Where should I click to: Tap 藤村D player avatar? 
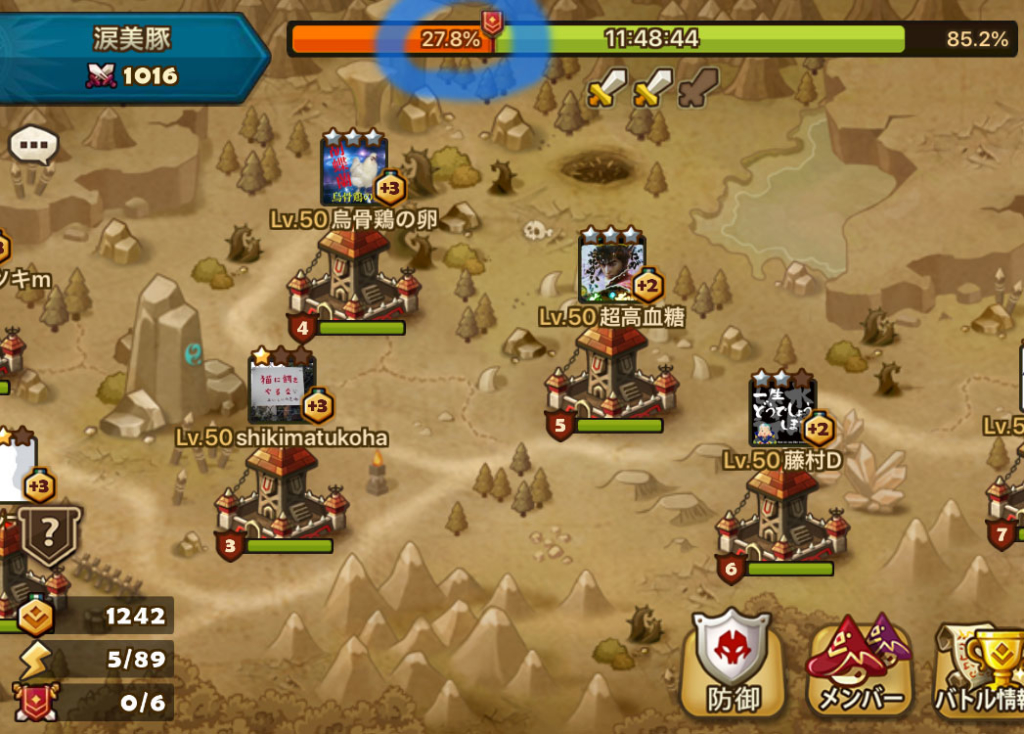tap(782, 410)
